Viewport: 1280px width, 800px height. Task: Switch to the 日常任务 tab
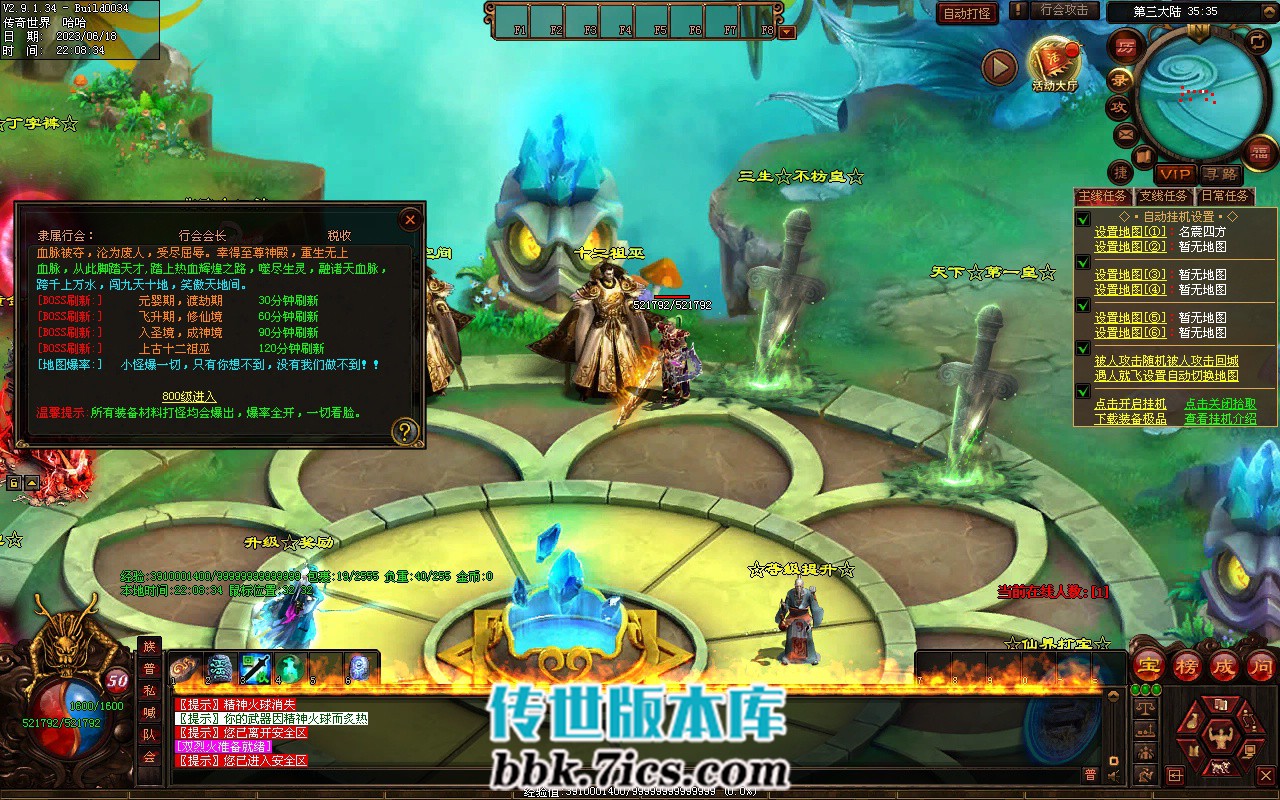click(x=1225, y=196)
